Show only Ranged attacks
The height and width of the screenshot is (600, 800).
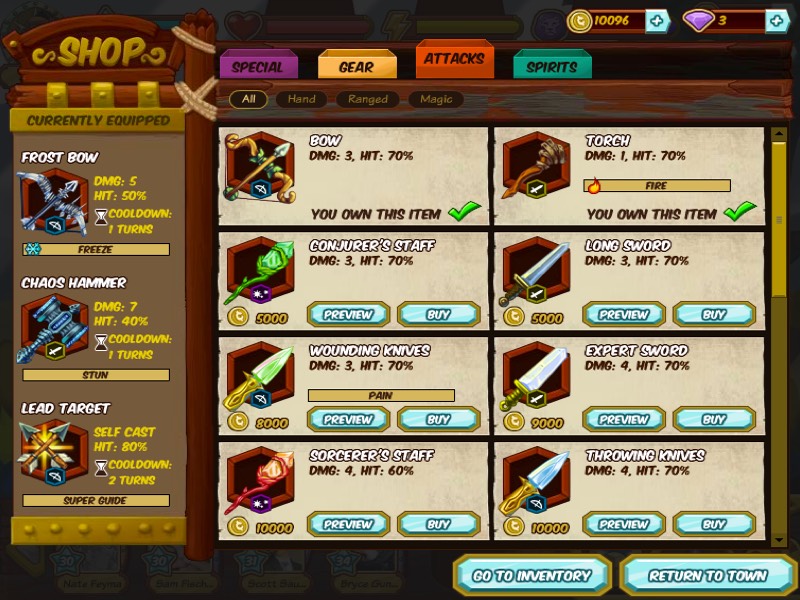(x=368, y=99)
